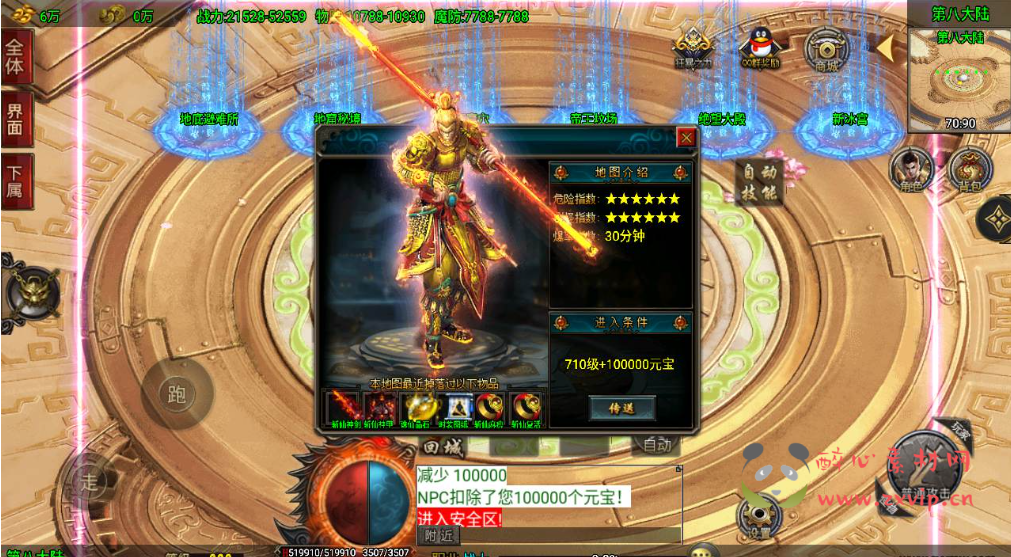Select the 斩仙神剑 drop item icon

[343, 408]
